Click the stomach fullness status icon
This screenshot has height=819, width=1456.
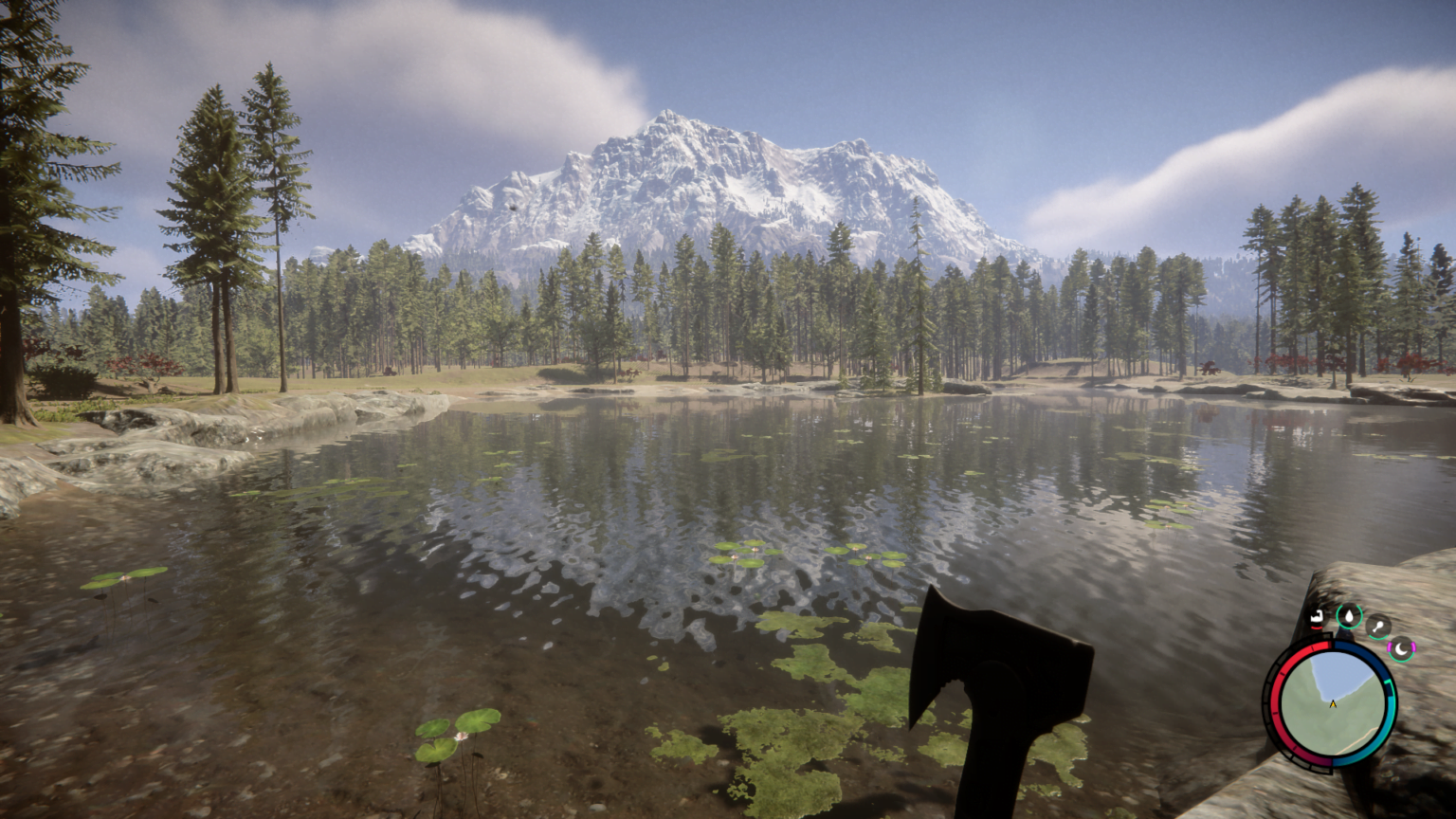(1317, 615)
